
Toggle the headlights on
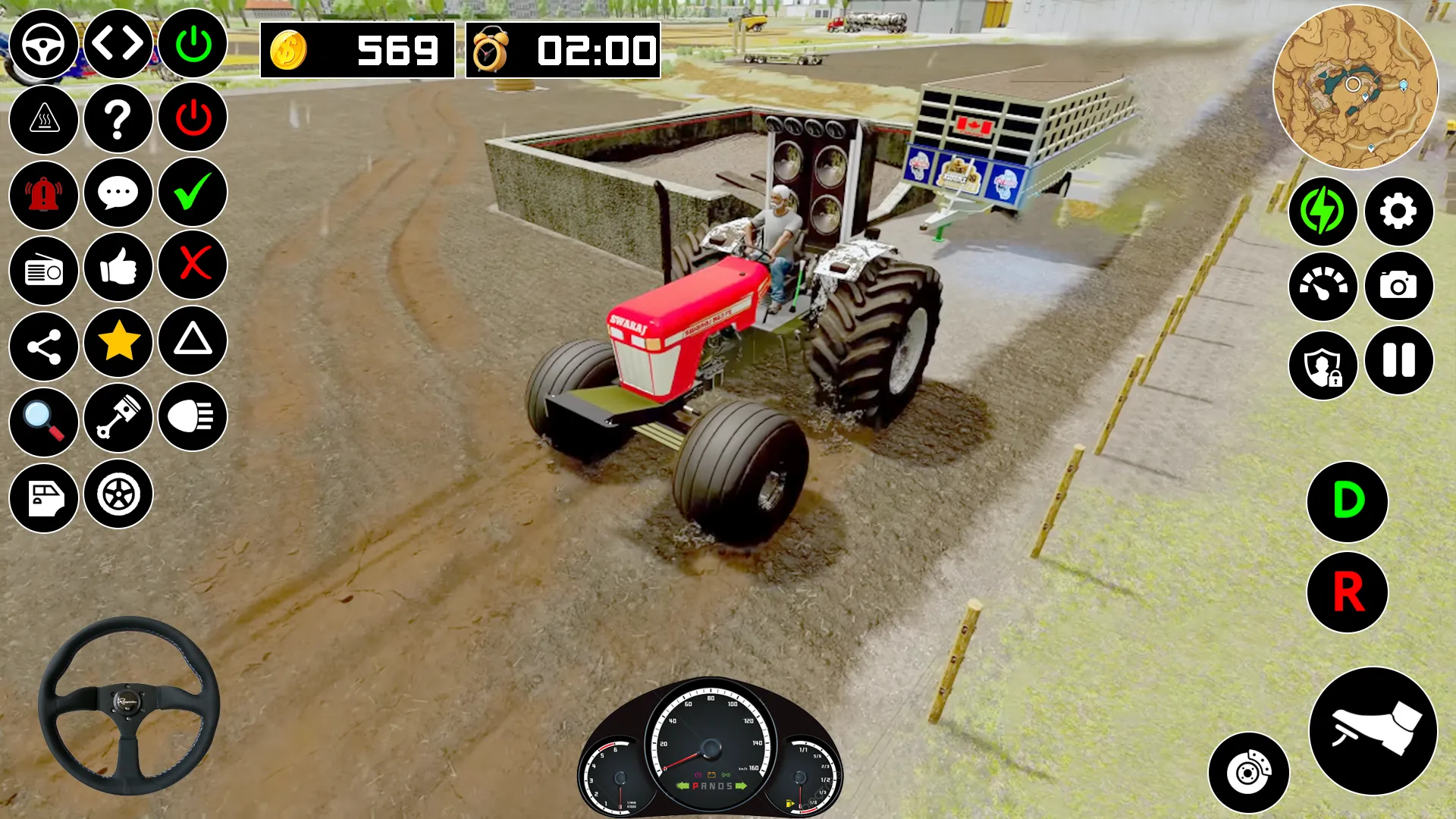pyautogui.click(x=192, y=419)
